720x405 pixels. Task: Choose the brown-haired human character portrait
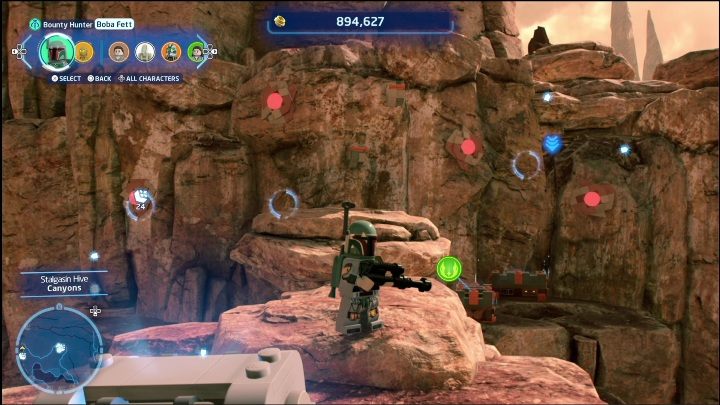point(119,51)
